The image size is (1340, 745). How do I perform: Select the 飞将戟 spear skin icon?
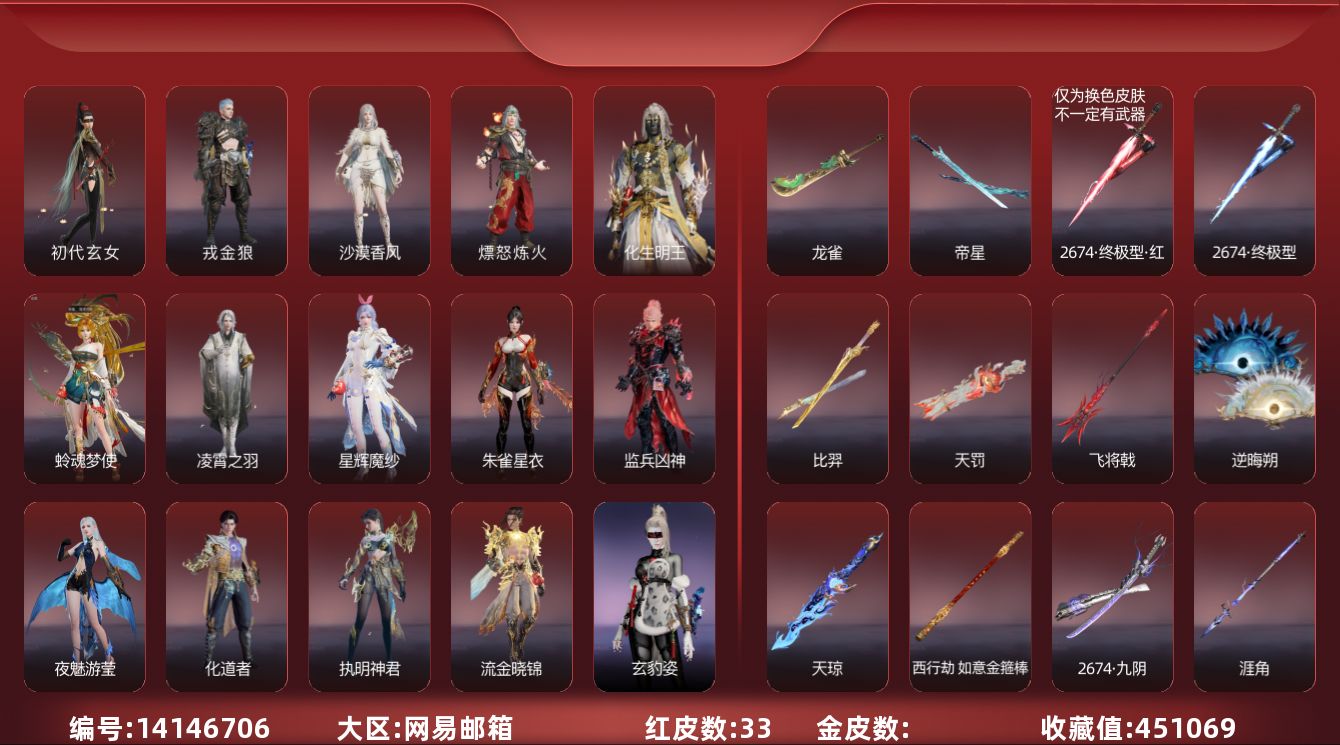click(1111, 386)
